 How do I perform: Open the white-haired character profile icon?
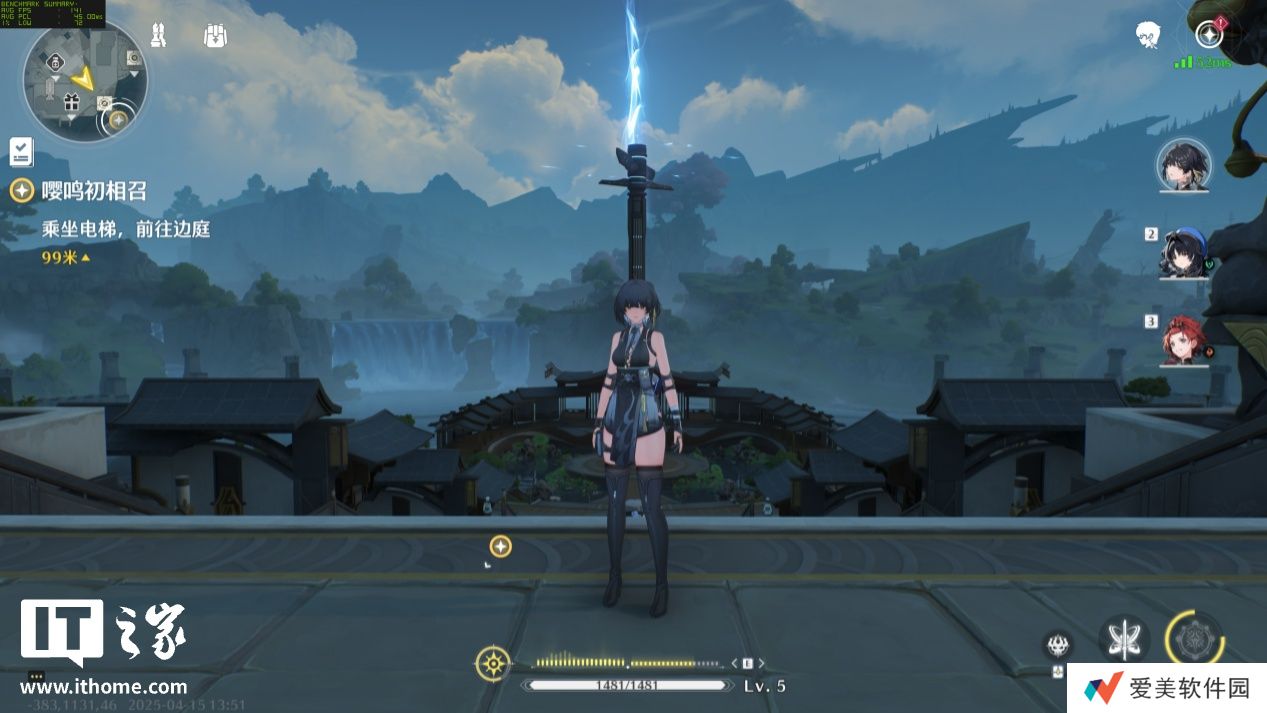1147,35
